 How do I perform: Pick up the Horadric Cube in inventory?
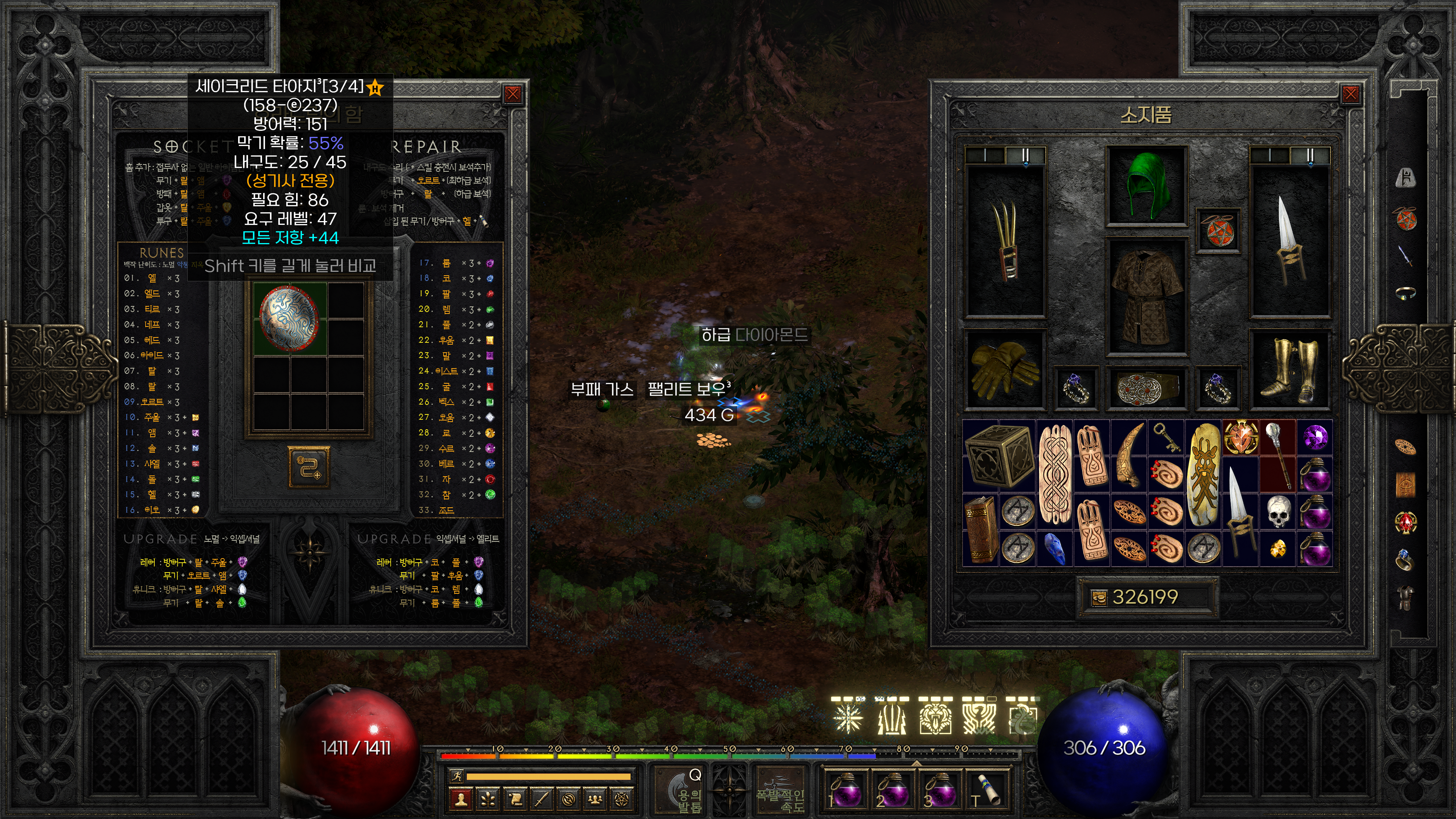(999, 455)
